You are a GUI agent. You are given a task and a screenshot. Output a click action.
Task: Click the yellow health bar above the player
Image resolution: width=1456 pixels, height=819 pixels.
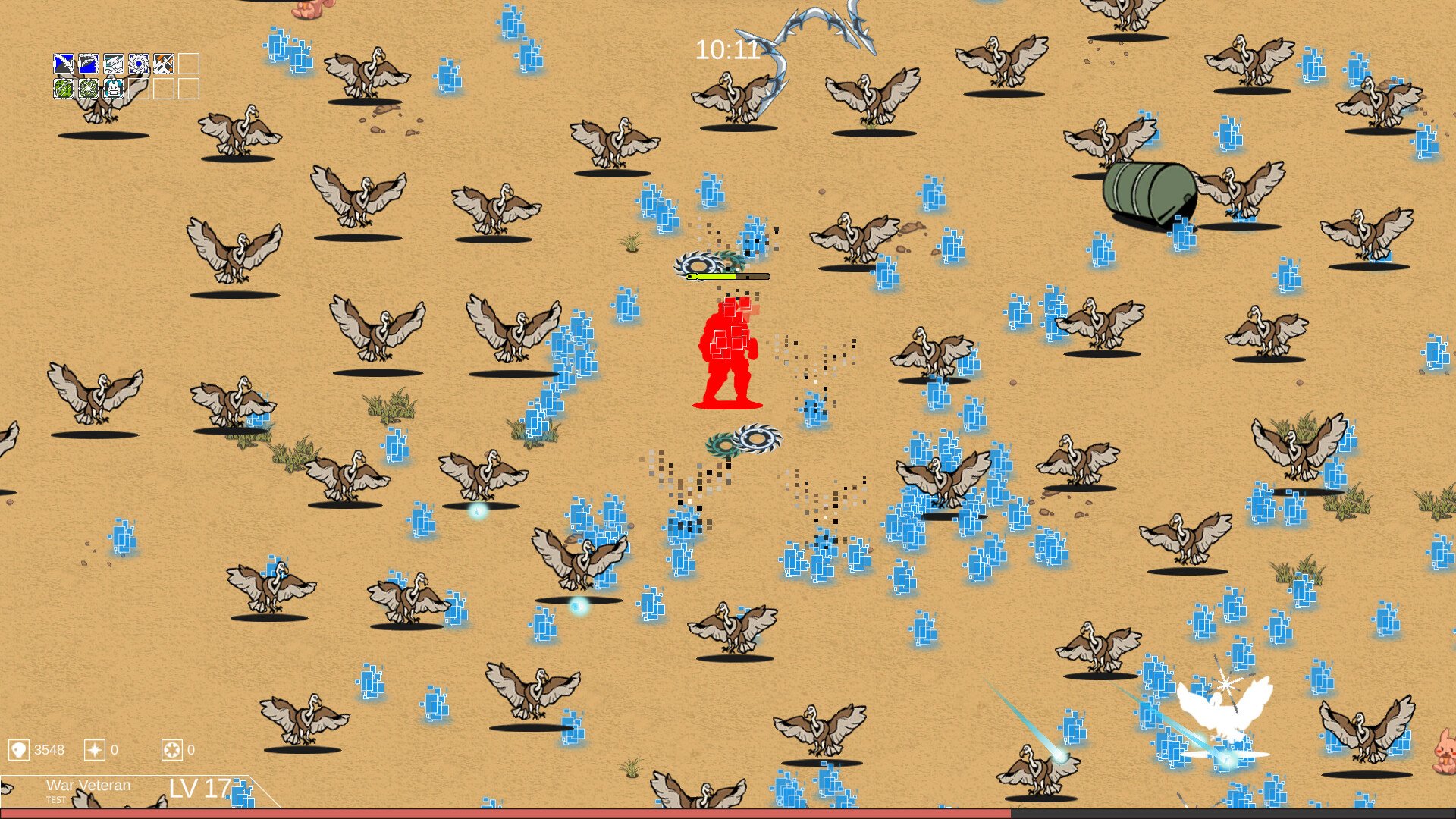(713, 277)
